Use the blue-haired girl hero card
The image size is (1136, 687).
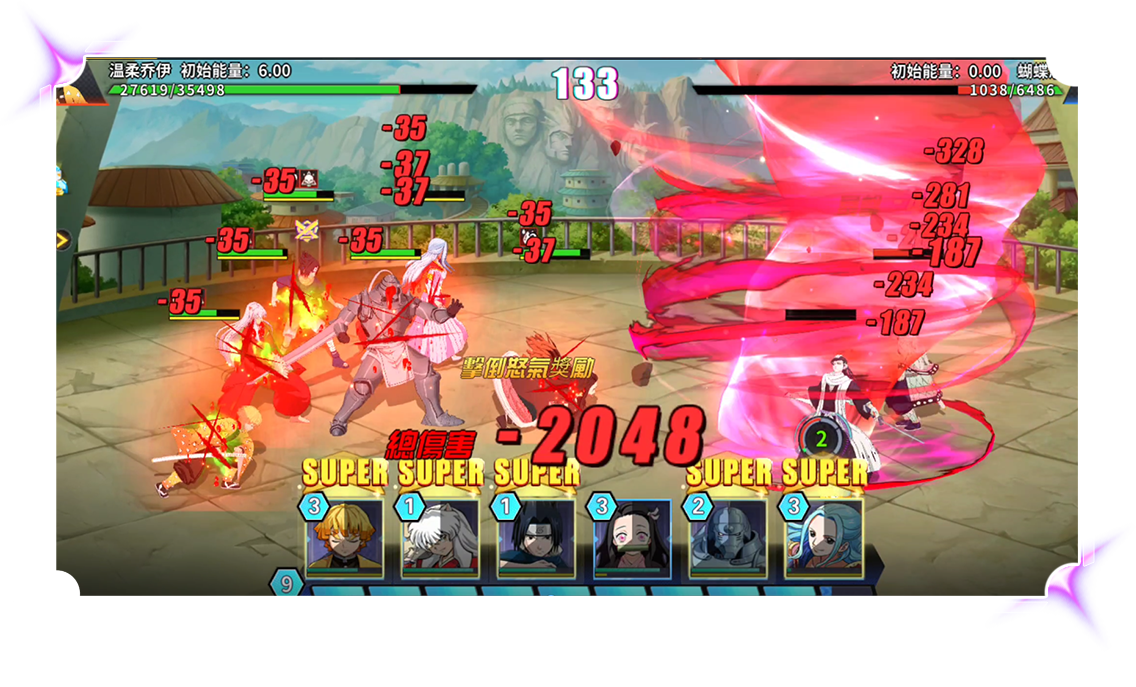pyautogui.click(x=824, y=538)
